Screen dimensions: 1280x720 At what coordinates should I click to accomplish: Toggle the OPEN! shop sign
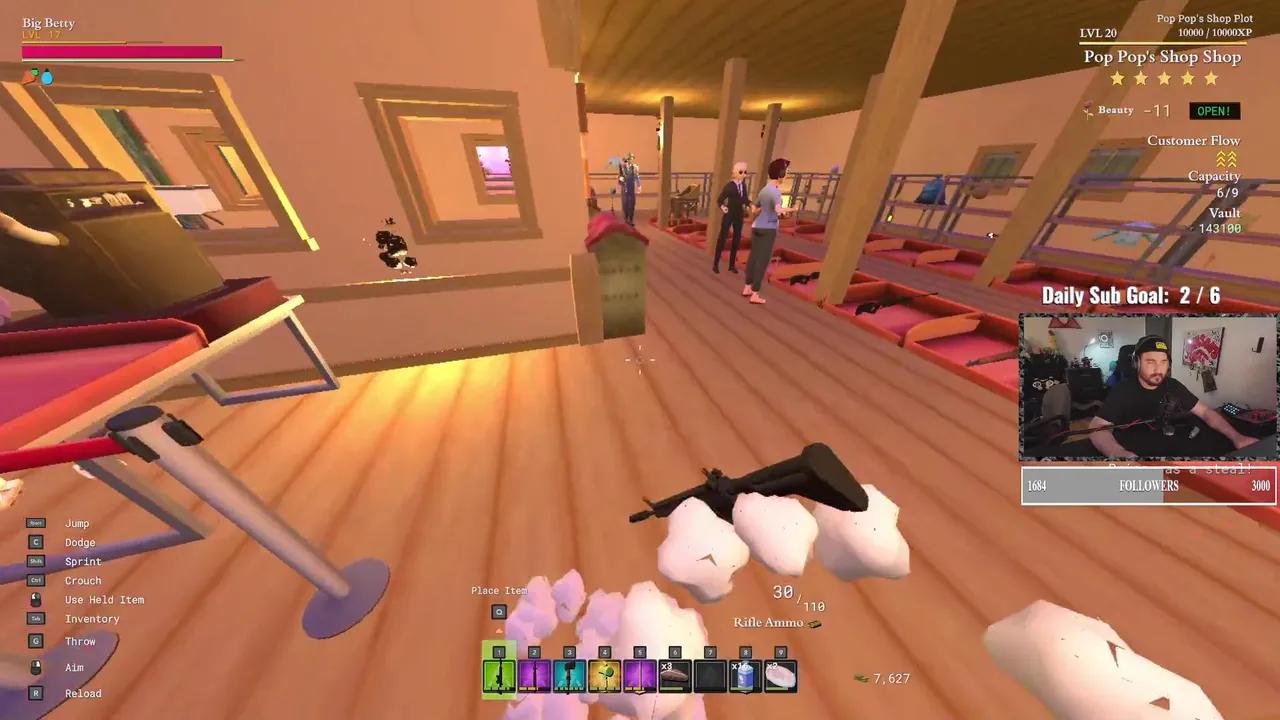[x=1214, y=110]
